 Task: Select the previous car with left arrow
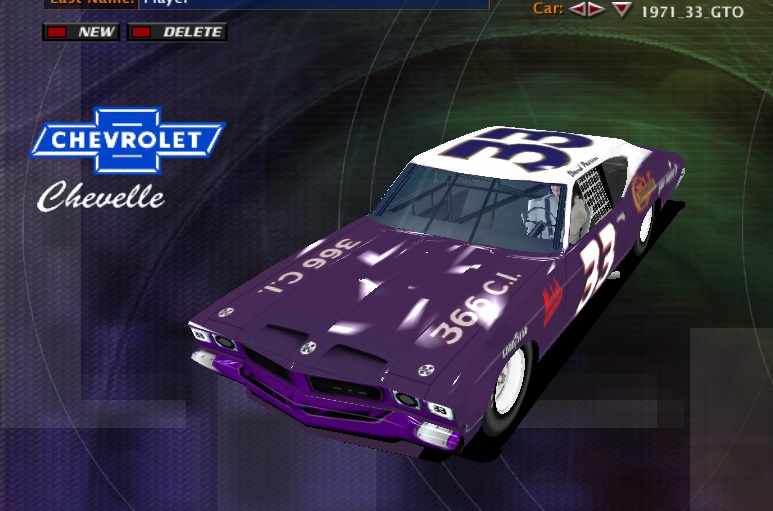point(577,10)
